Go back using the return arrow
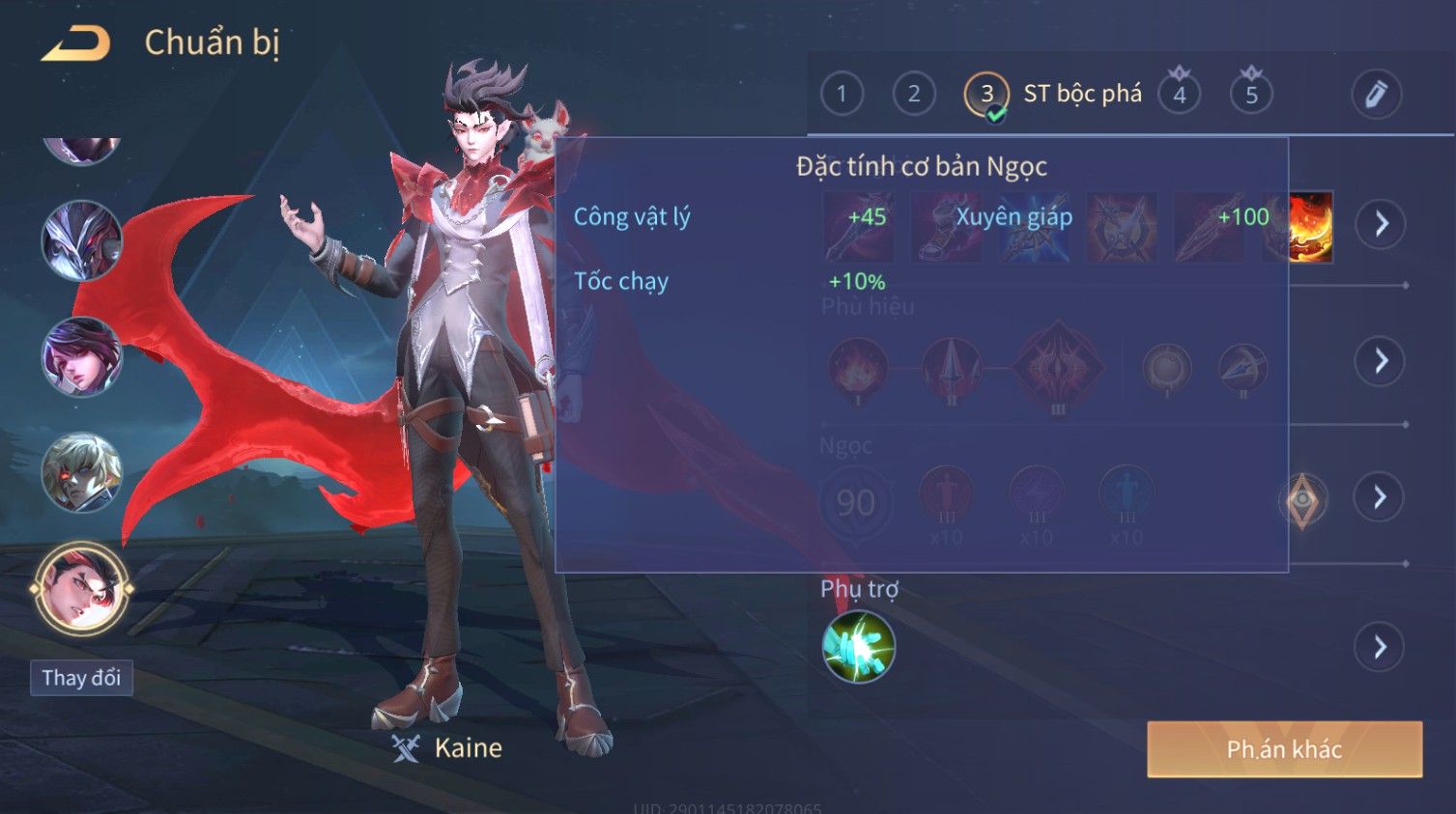This screenshot has height=814, width=1456. [75, 43]
